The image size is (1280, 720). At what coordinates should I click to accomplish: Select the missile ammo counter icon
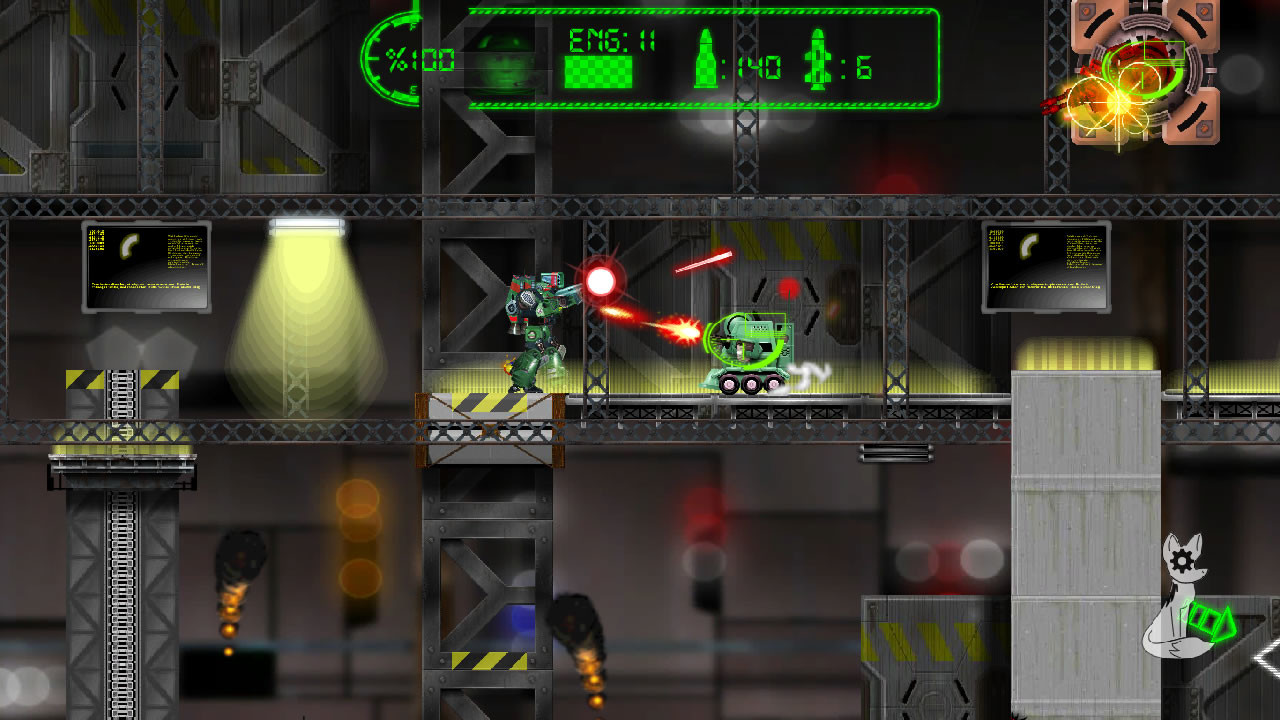coord(816,60)
